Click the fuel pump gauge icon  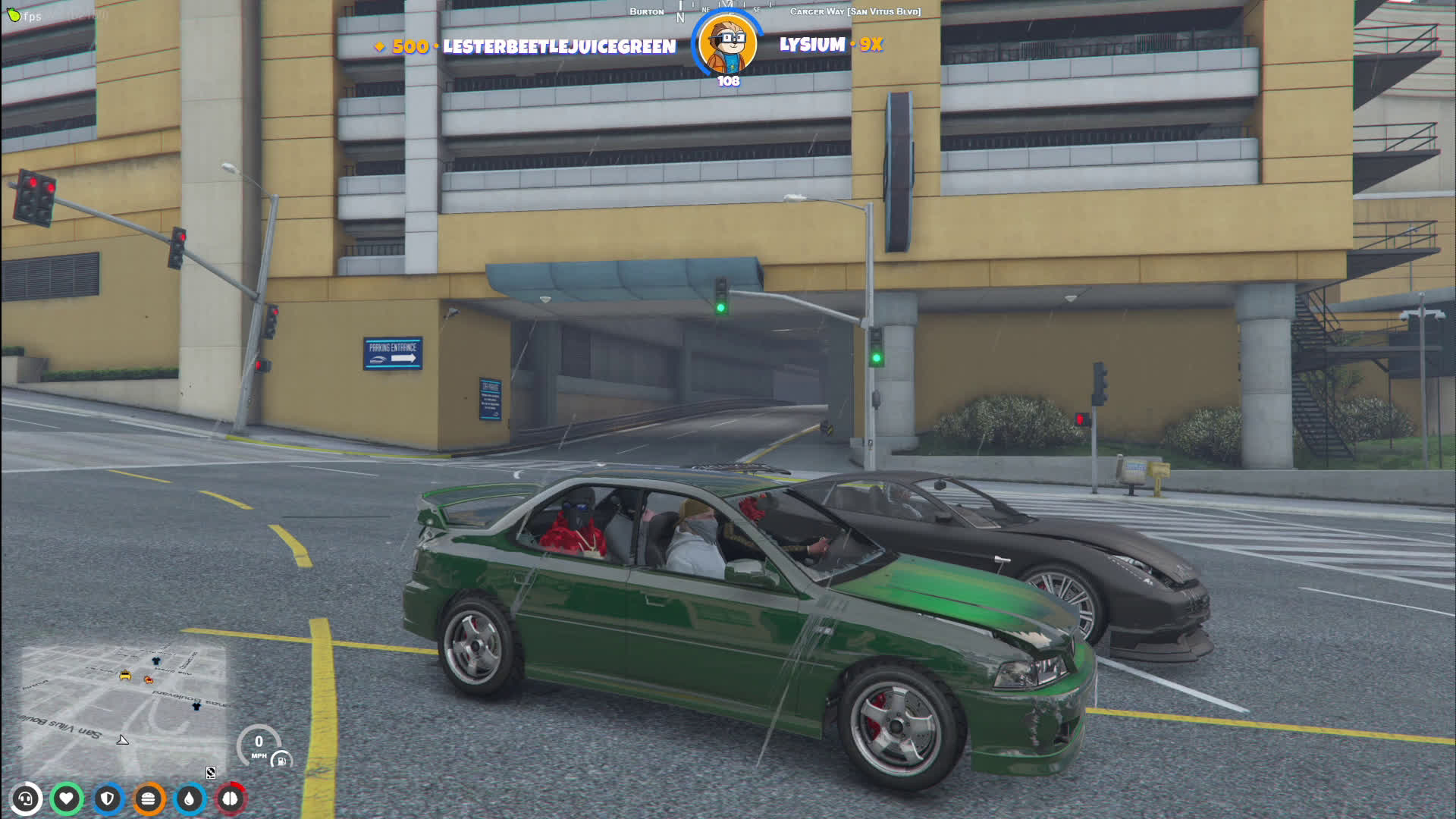coord(281,760)
